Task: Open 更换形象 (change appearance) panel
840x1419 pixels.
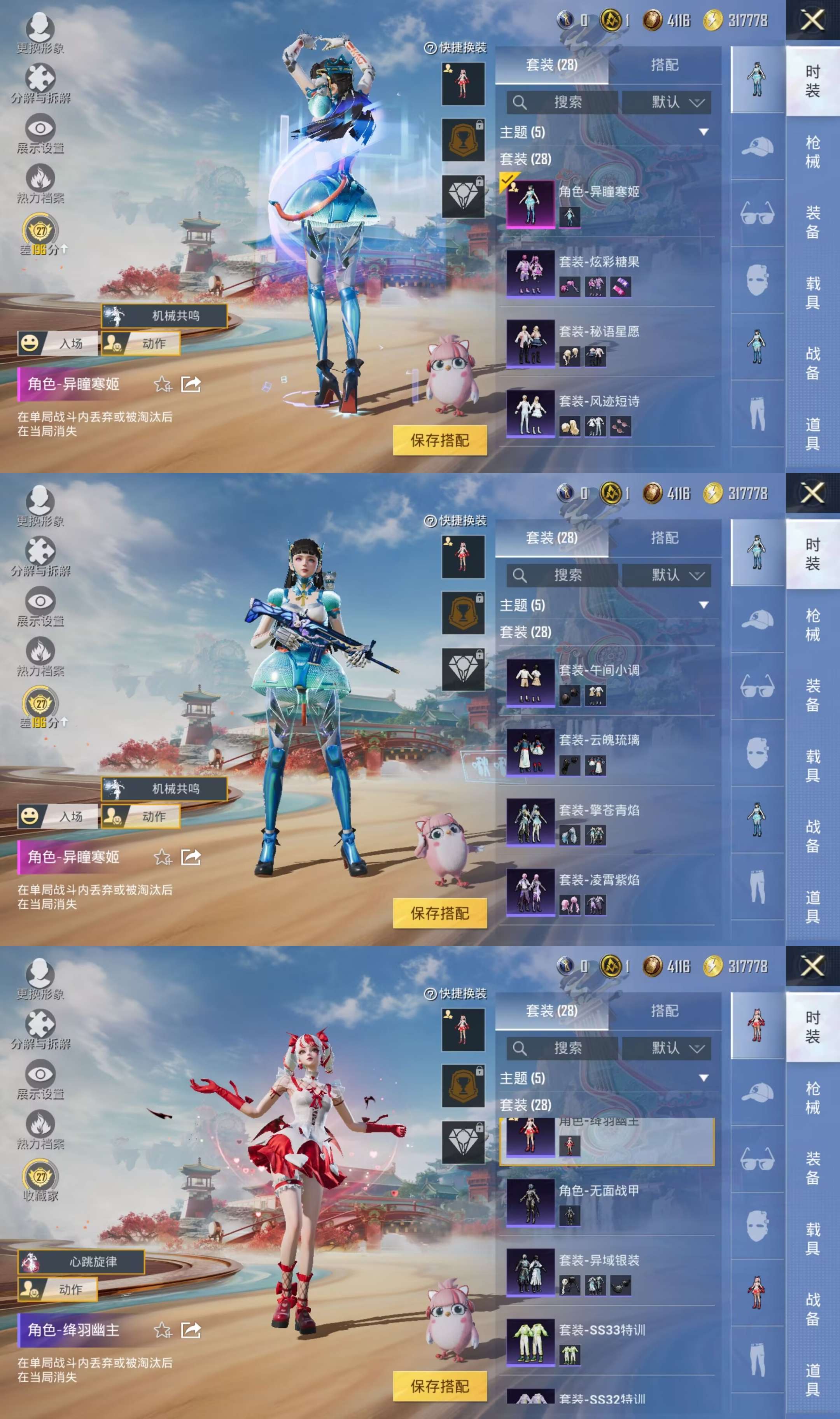Action: click(x=40, y=26)
